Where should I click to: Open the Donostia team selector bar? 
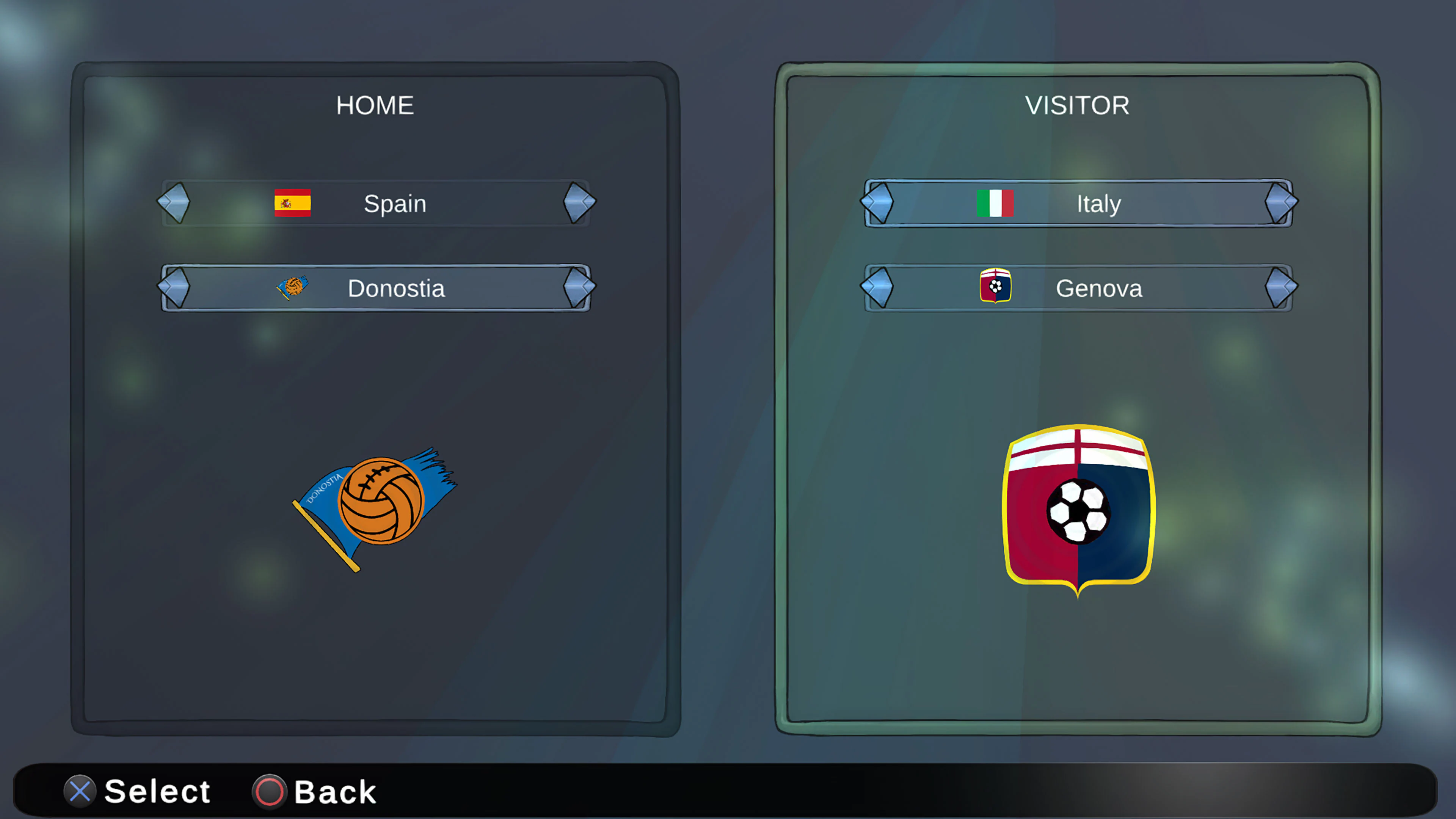tap(395, 288)
